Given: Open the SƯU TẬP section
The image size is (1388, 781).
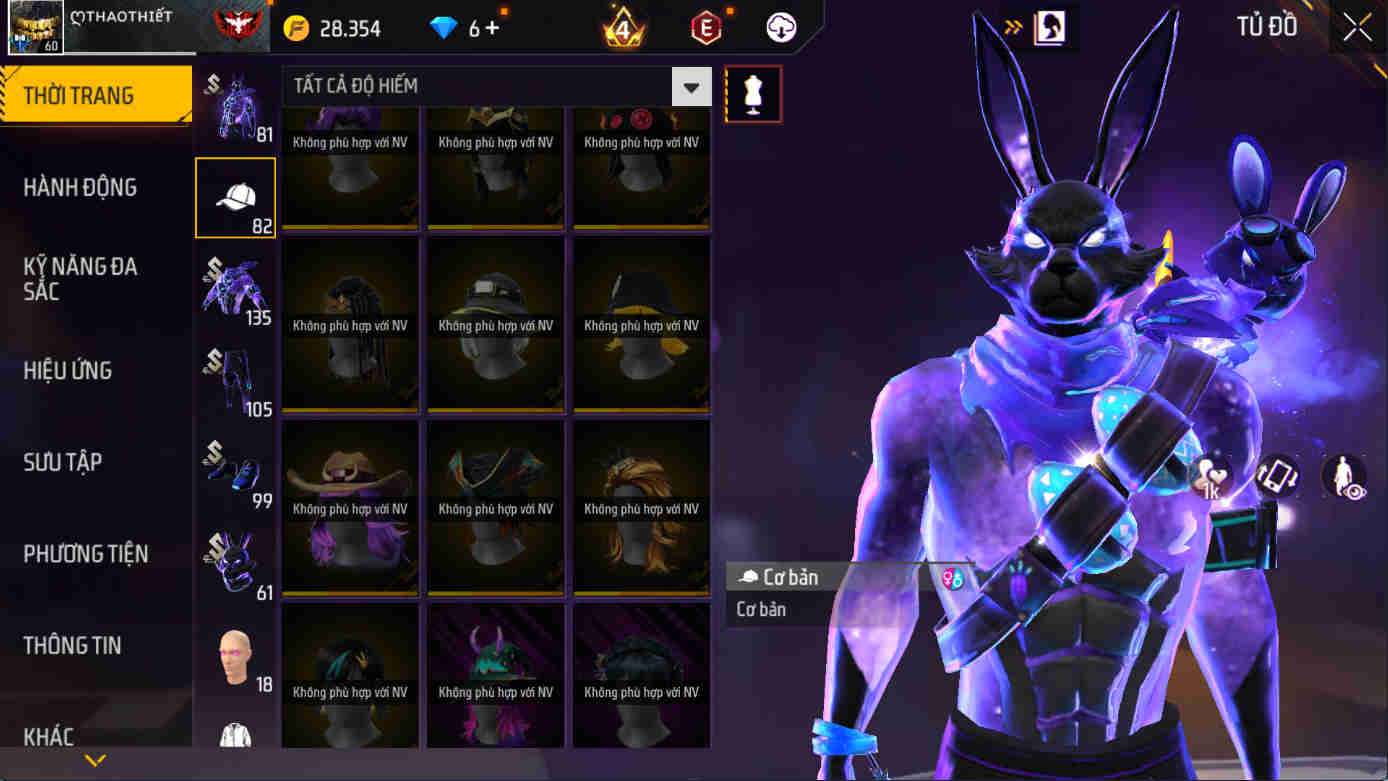Looking at the screenshot, I should pyautogui.click(x=63, y=462).
